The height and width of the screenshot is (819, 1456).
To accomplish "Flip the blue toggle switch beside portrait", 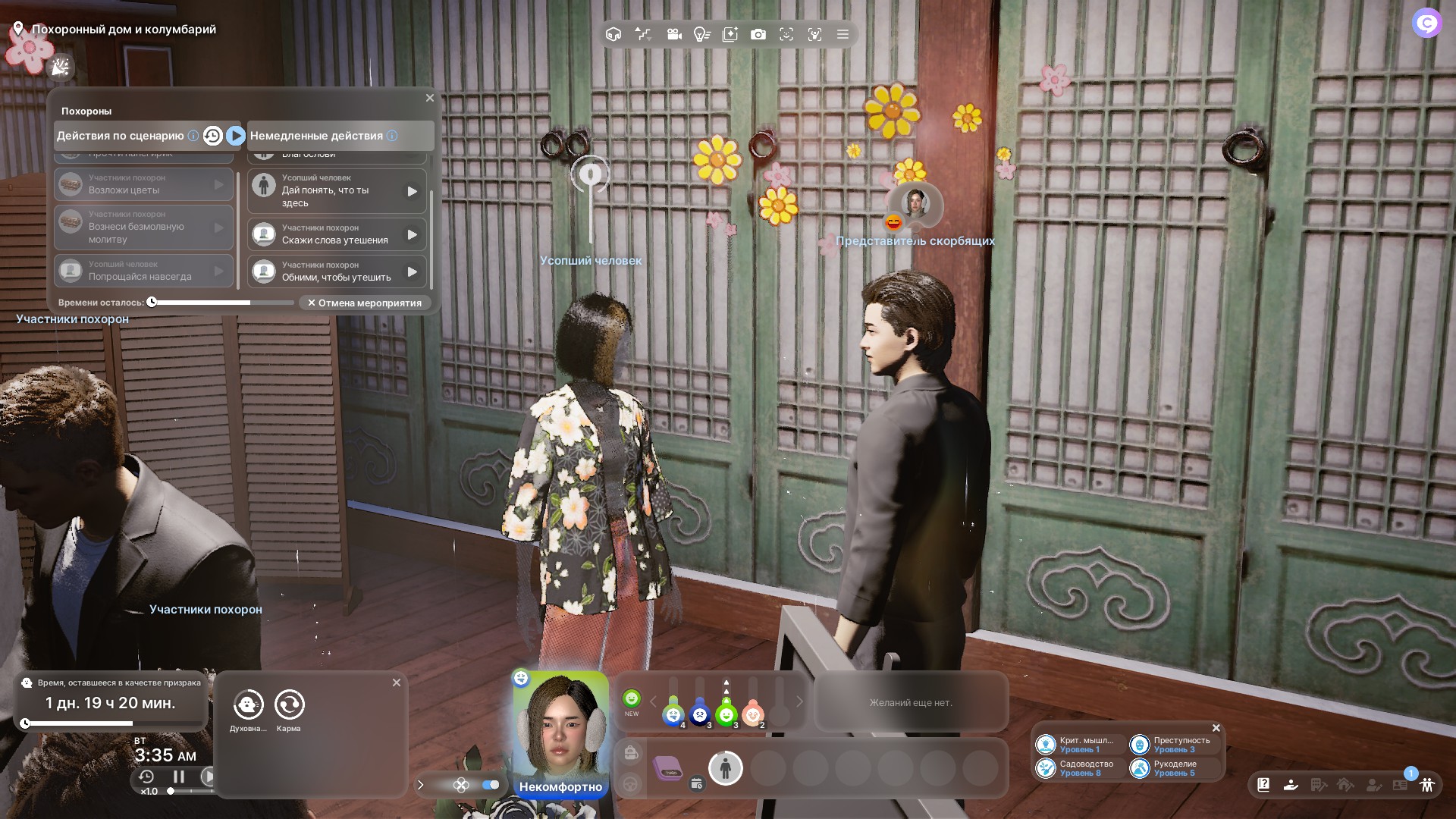I will 491,785.
